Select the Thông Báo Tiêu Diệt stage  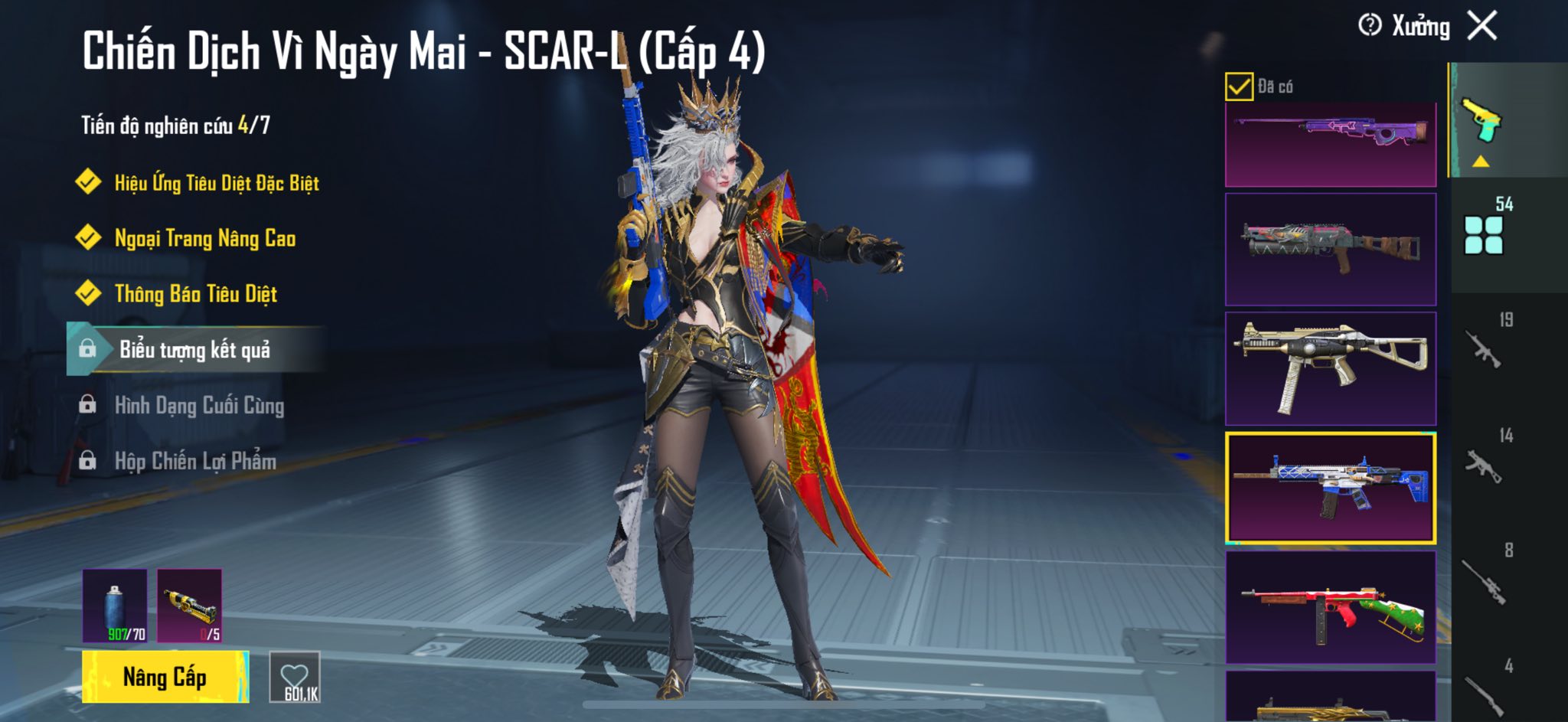pos(195,294)
